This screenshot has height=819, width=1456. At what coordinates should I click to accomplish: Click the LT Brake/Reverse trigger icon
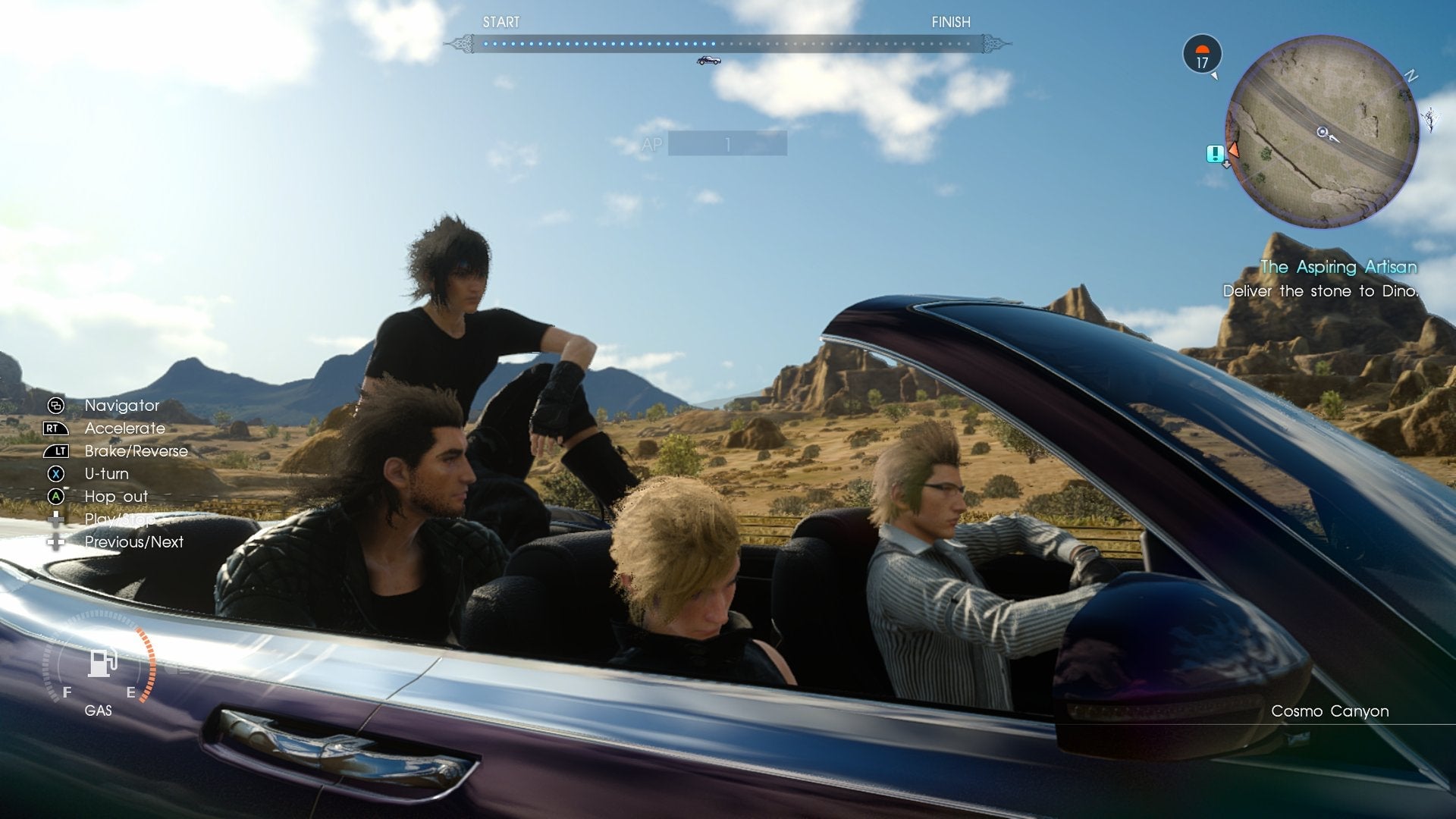tap(56, 451)
